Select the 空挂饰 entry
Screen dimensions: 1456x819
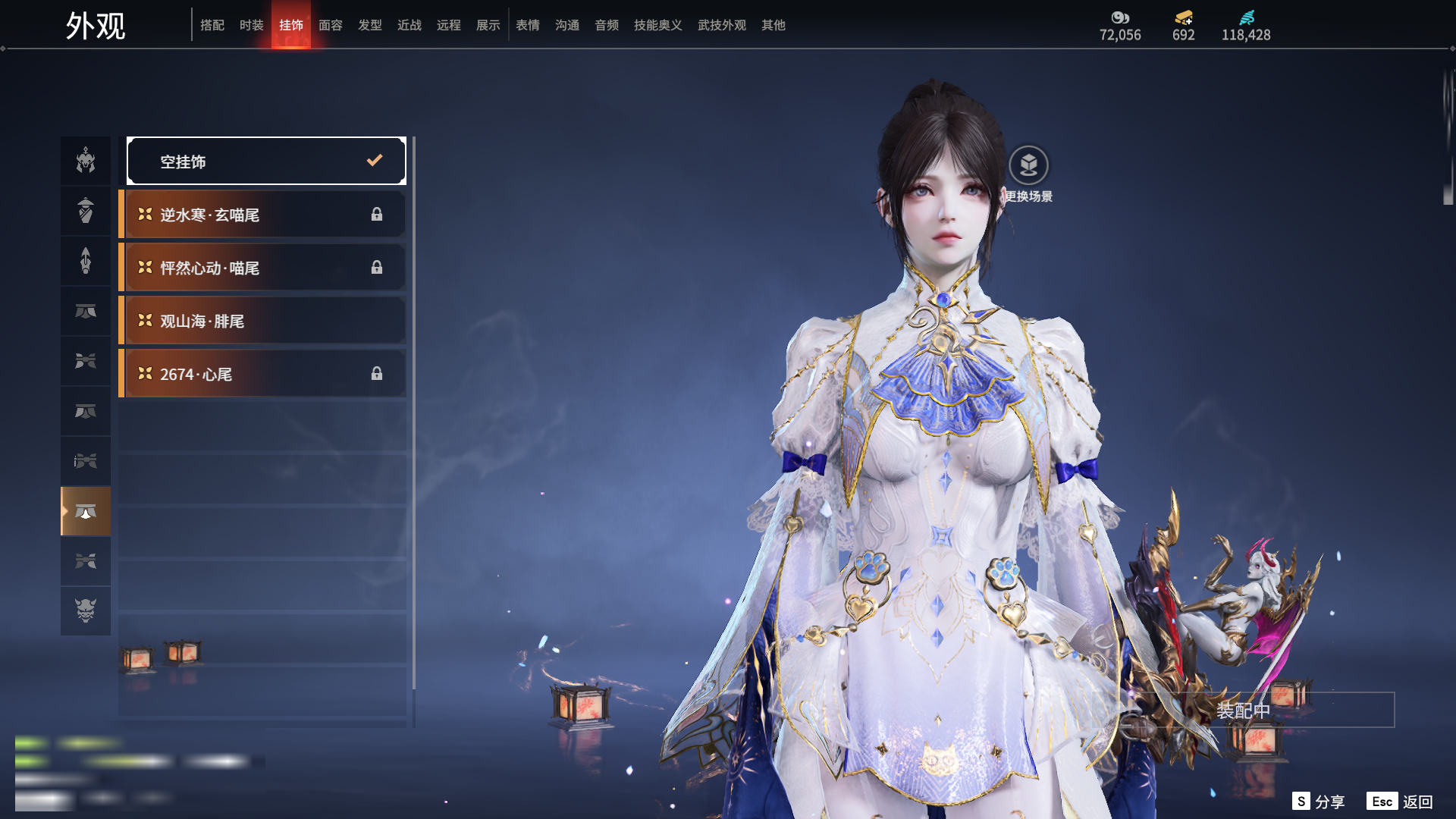coord(266,161)
